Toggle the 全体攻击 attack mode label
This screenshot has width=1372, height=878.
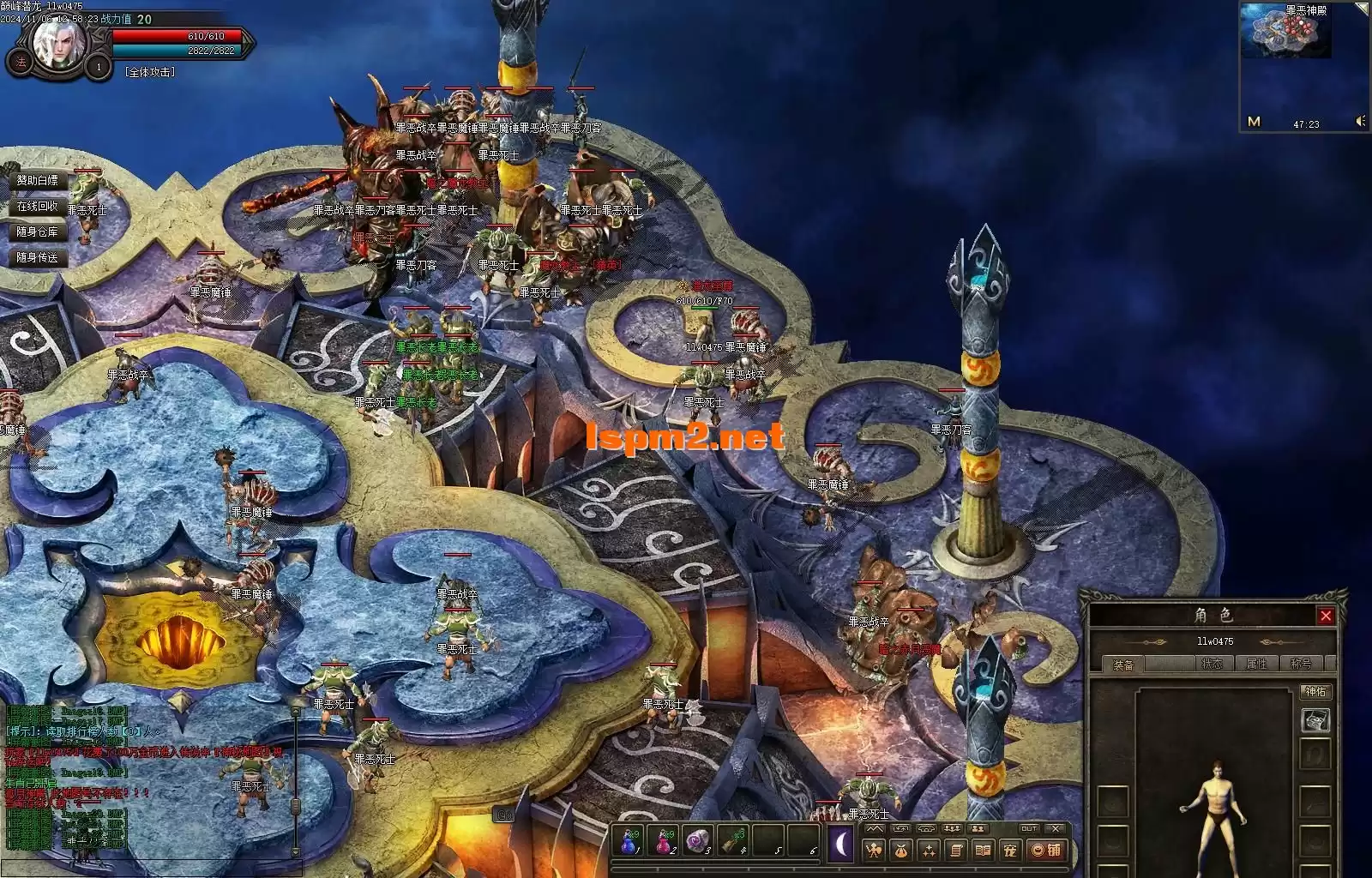150,72
